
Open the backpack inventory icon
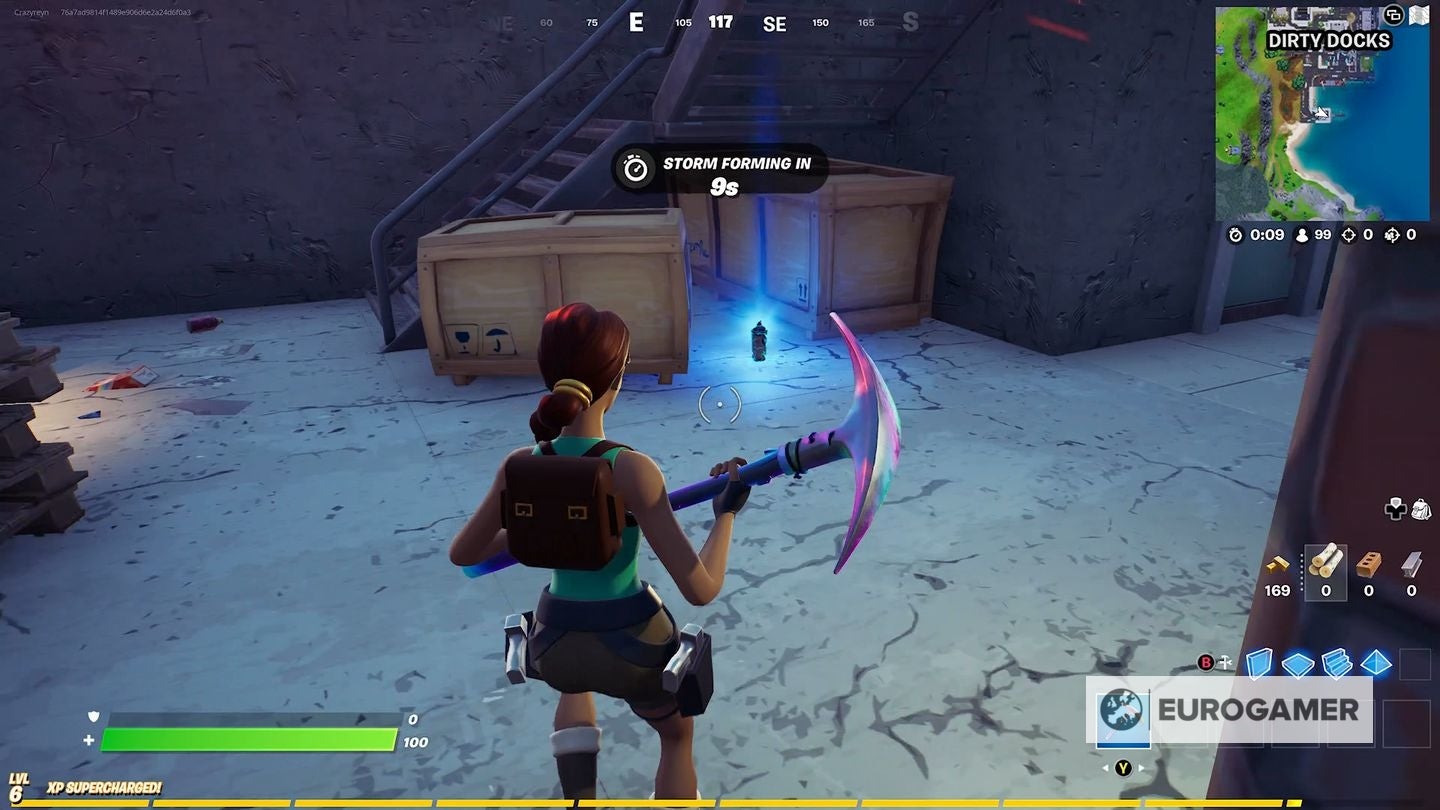click(1421, 510)
